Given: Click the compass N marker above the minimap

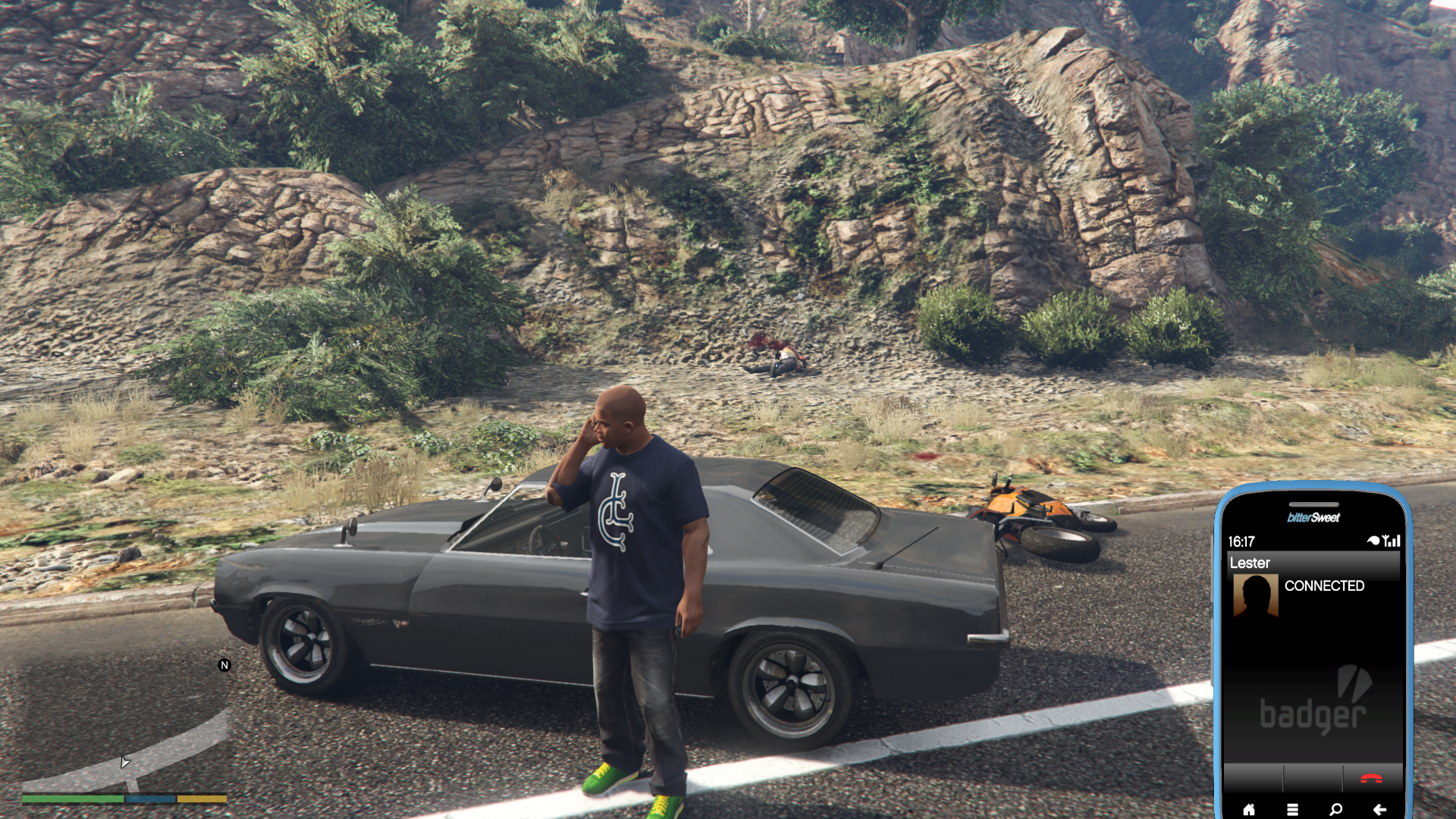Looking at the screenshot, I should coord(223,664).
